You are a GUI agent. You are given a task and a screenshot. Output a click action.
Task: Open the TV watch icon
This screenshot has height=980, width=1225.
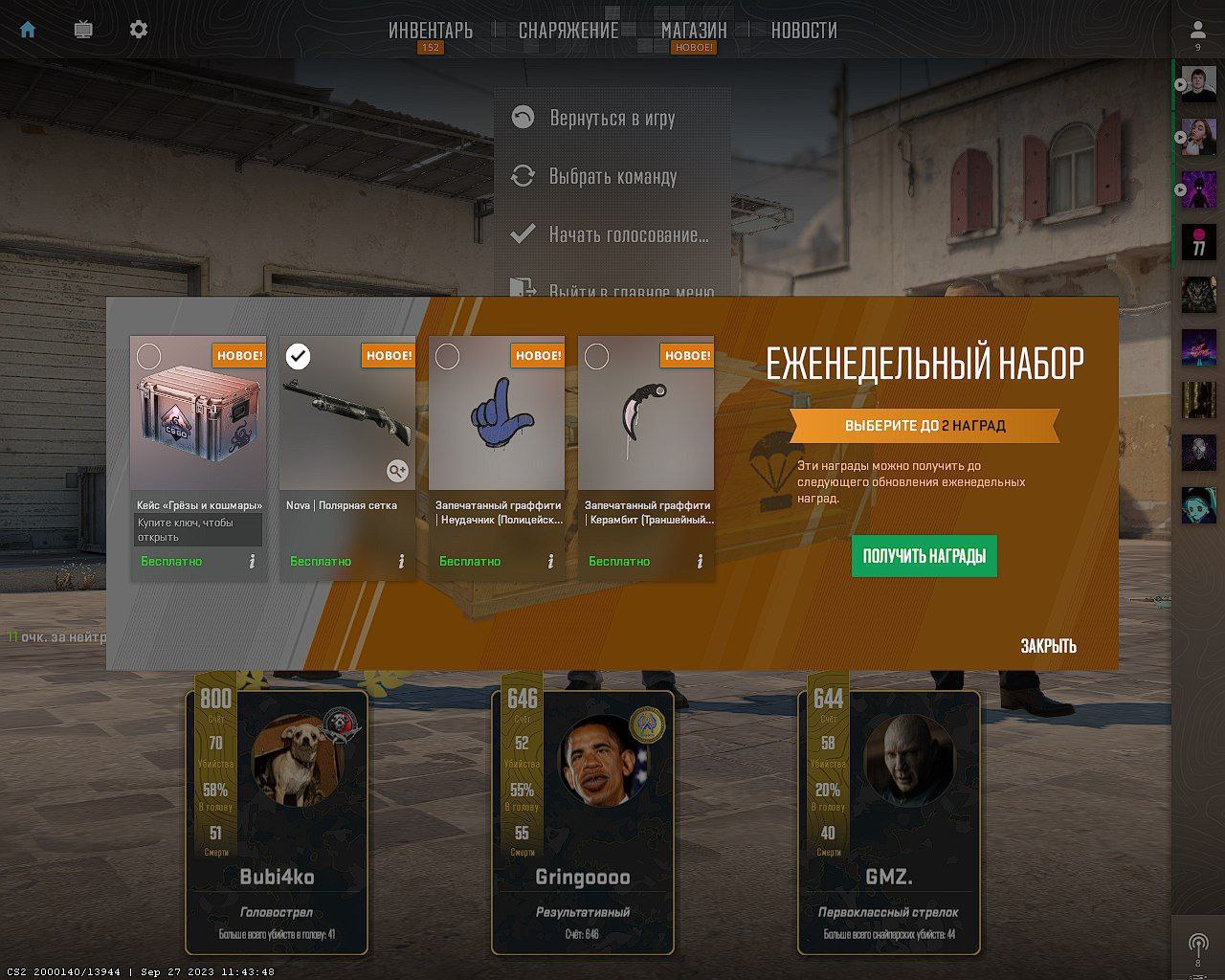click(x=83, y=30)
